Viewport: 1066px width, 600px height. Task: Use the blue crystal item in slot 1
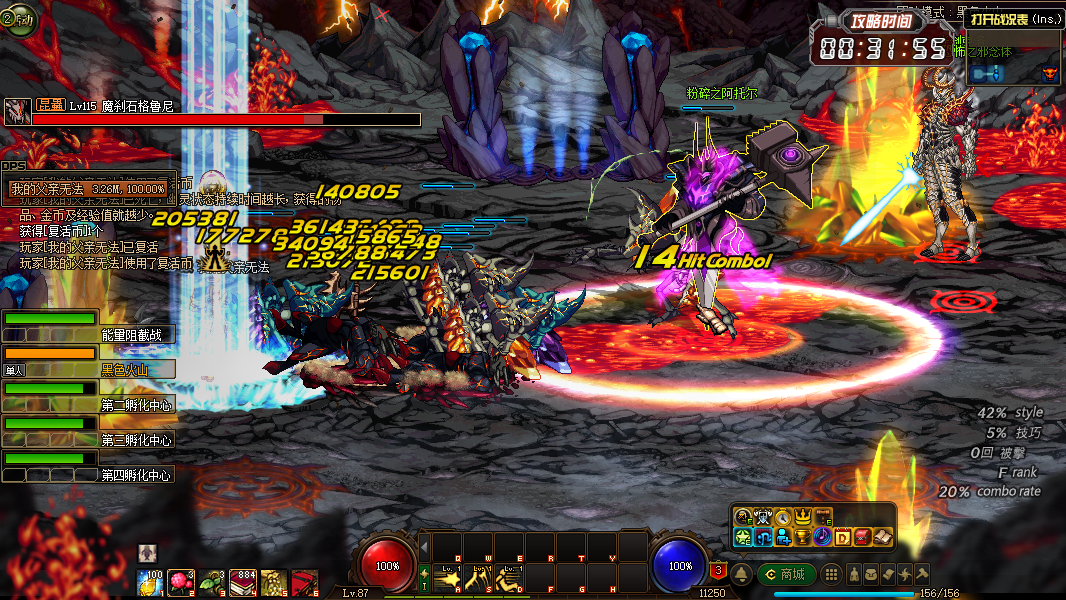tap(150, 581)
